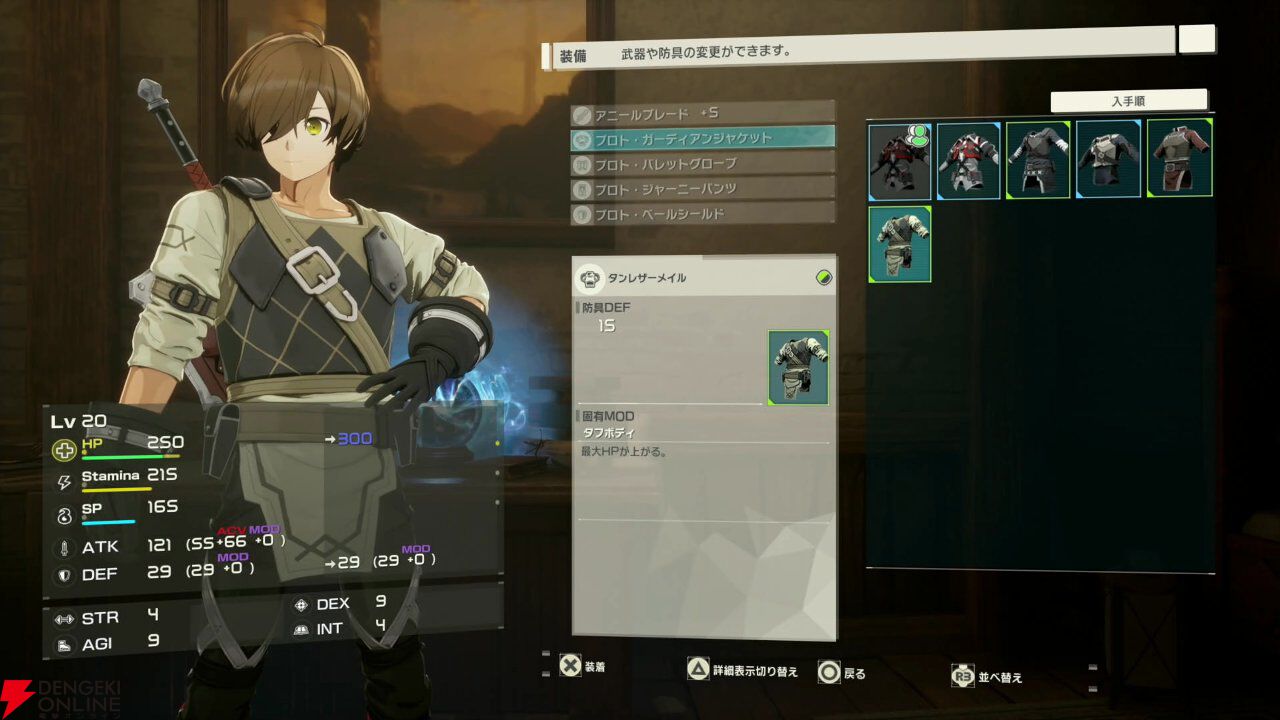The image size is (1280, 720).
Task: Choose the grey chest armor with red sleeves
Action: [1179, 158]
